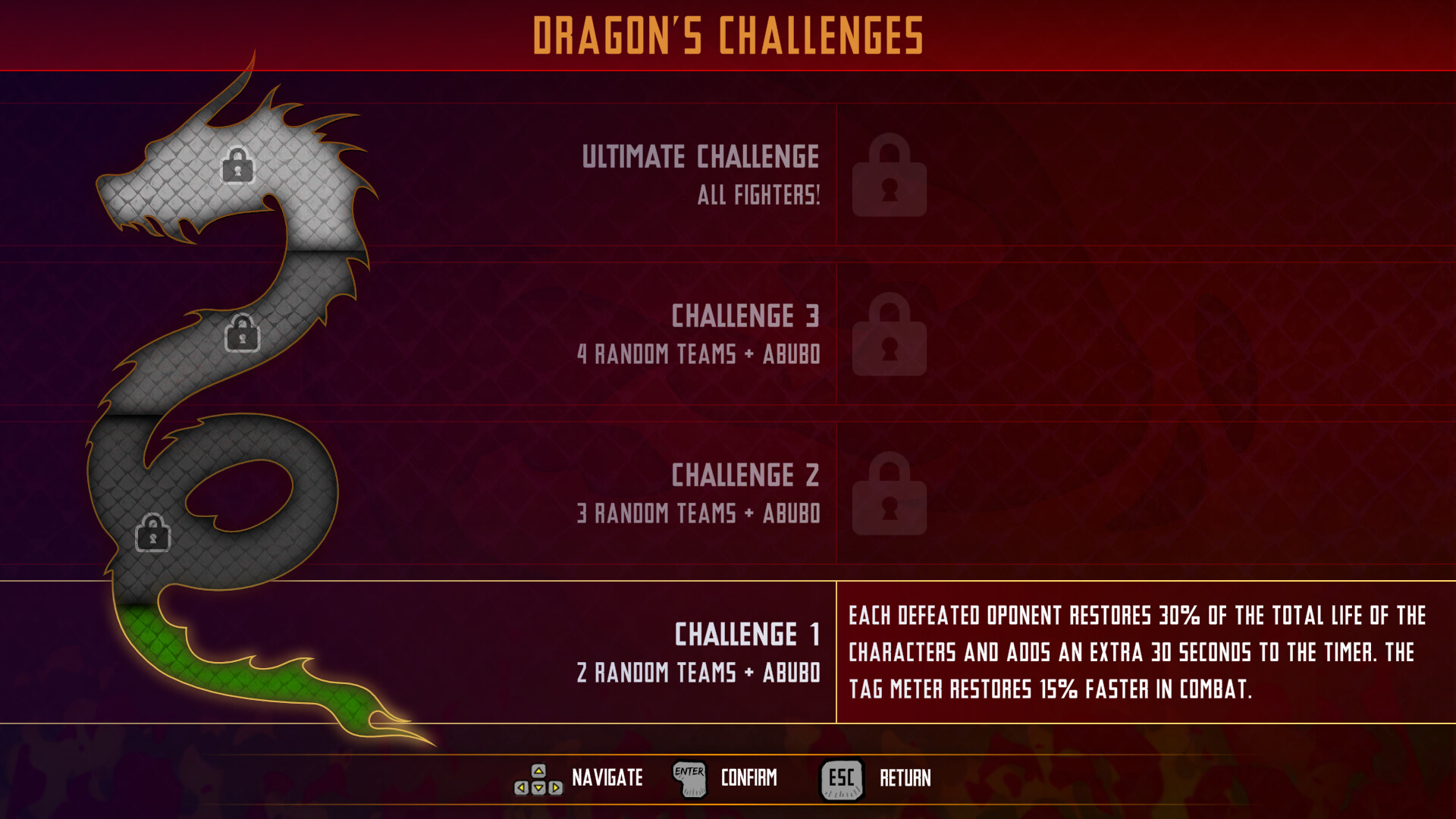This screenshot has width=1456, height=819.
Task: Click the ENTER confirm key icon
Action: coord(689,777)
